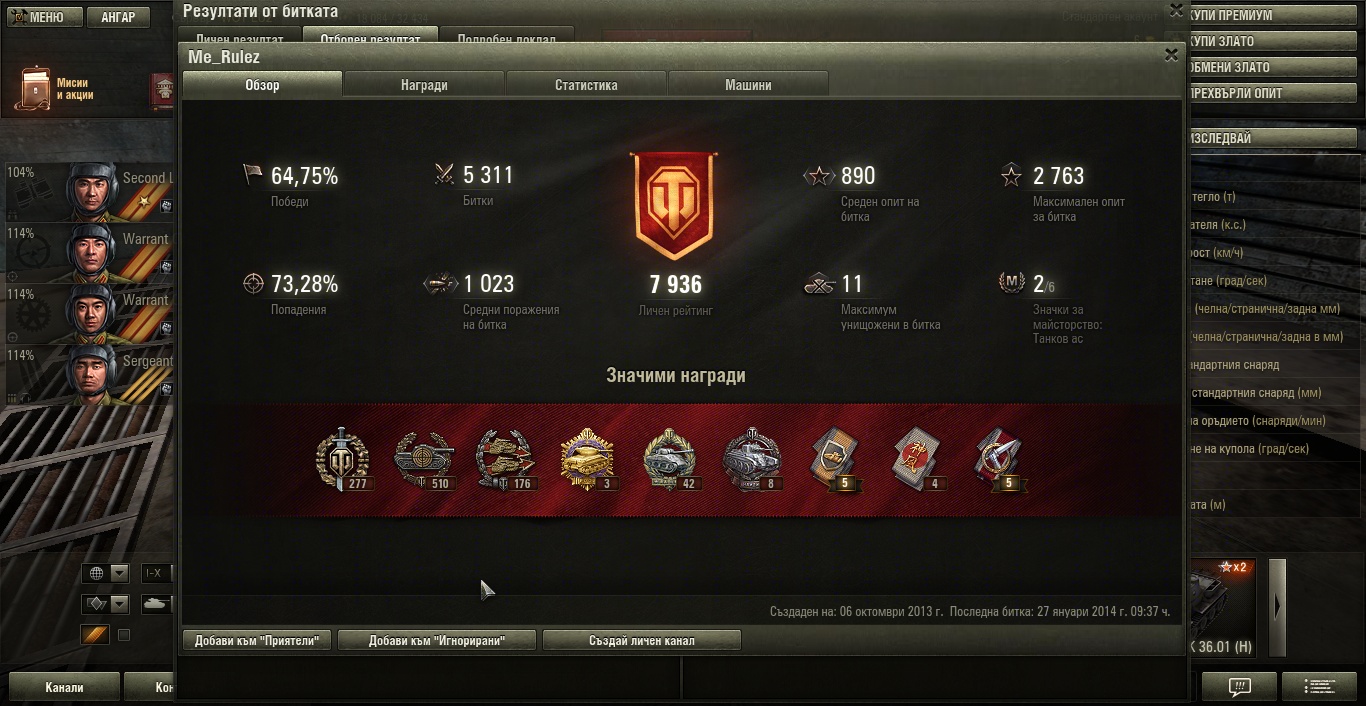Select the Second Lieutenant crew member
Image resolution: width=1366 pixels, height=706 pixels.
90,191
